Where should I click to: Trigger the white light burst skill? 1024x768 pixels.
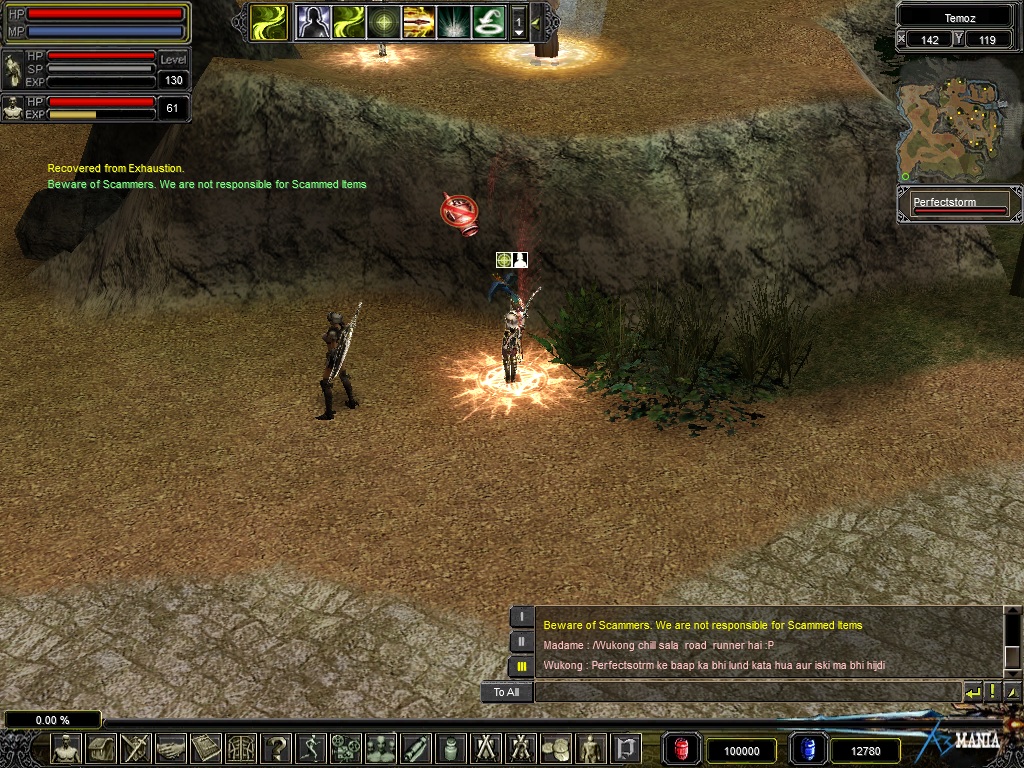[x=453, y=21]
